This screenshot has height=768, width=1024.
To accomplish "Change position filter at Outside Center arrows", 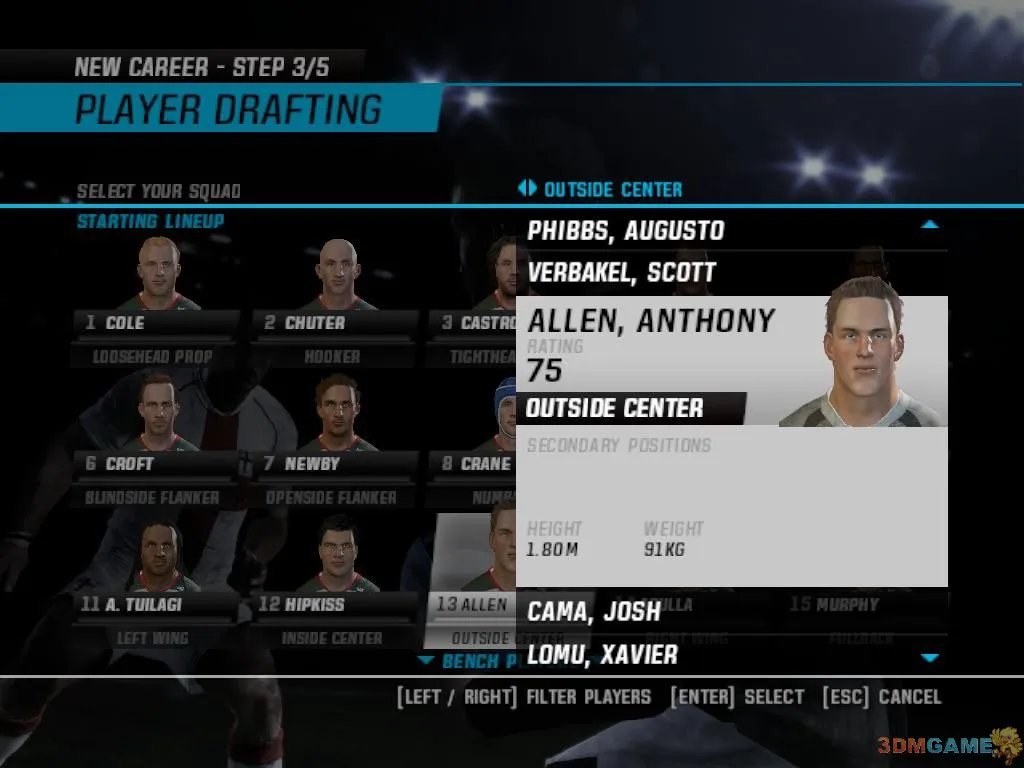I will pos(527,189).
